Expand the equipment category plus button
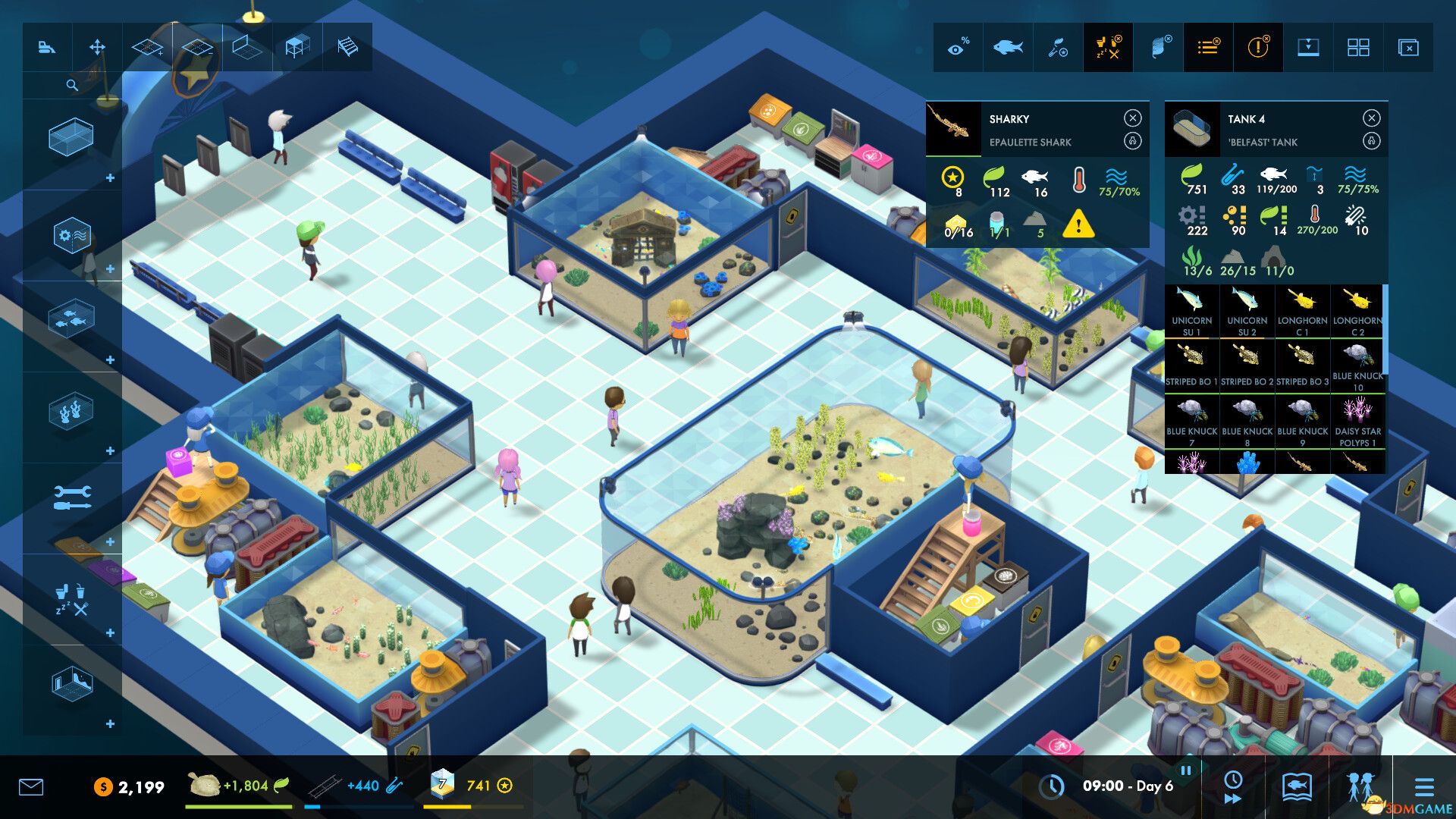The height and width of the screenshot is (819, 1456). click(x=111, y=268)
